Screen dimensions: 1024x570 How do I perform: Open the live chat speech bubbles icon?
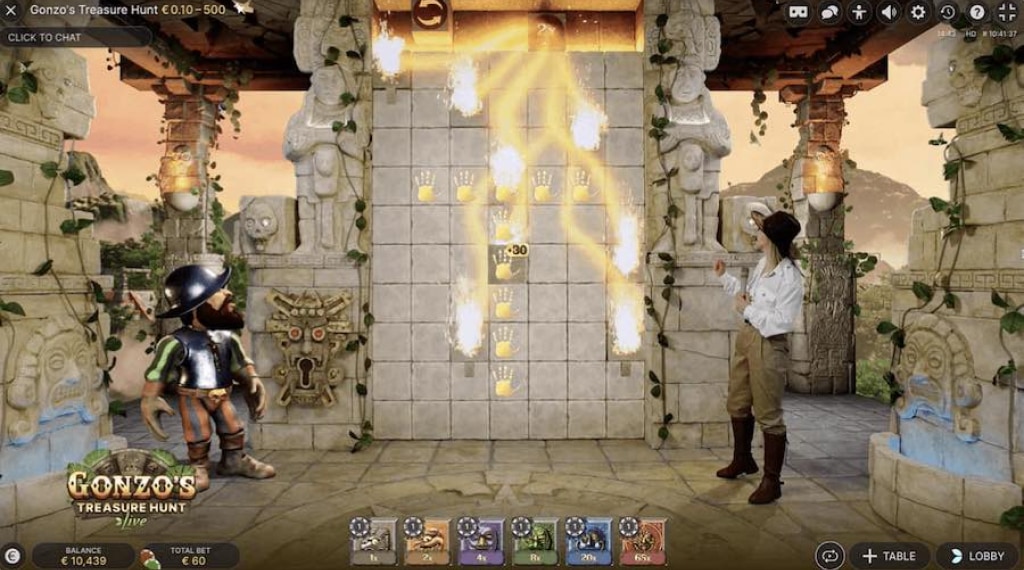[x=830, y=13]
